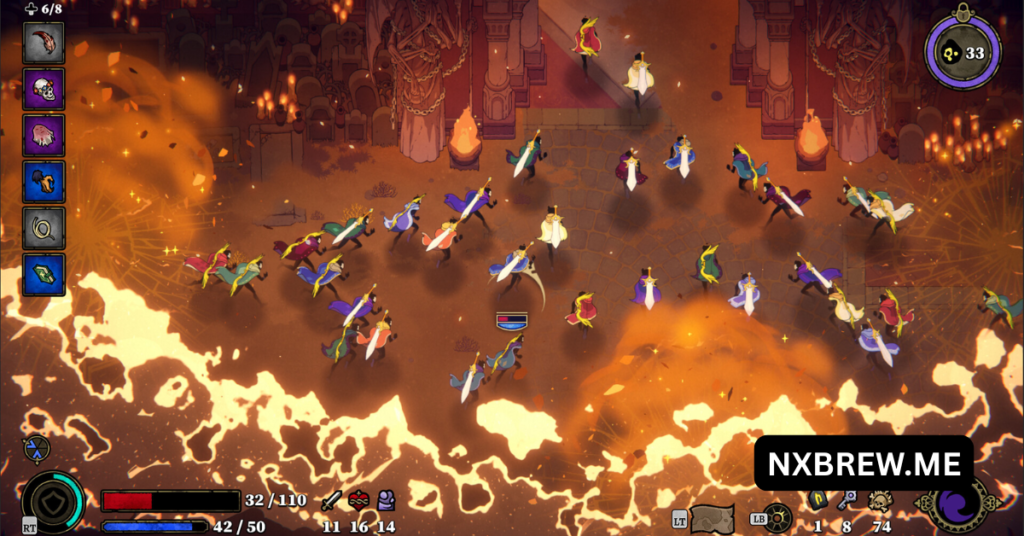Select the green gem relic slot
The image size is (1024, 536).
[44, 274]
